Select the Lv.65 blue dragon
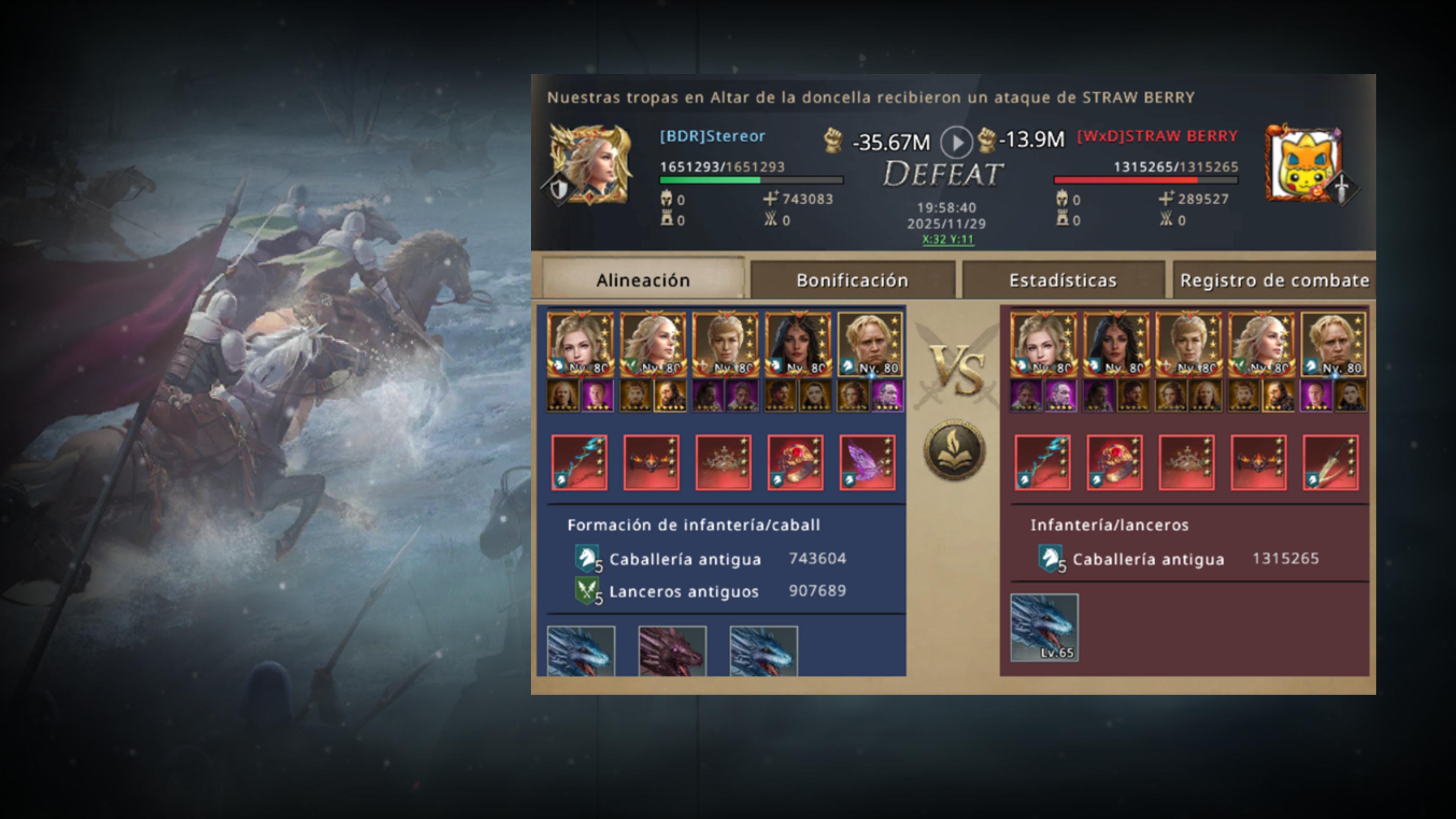 [x=1044, y=627]
